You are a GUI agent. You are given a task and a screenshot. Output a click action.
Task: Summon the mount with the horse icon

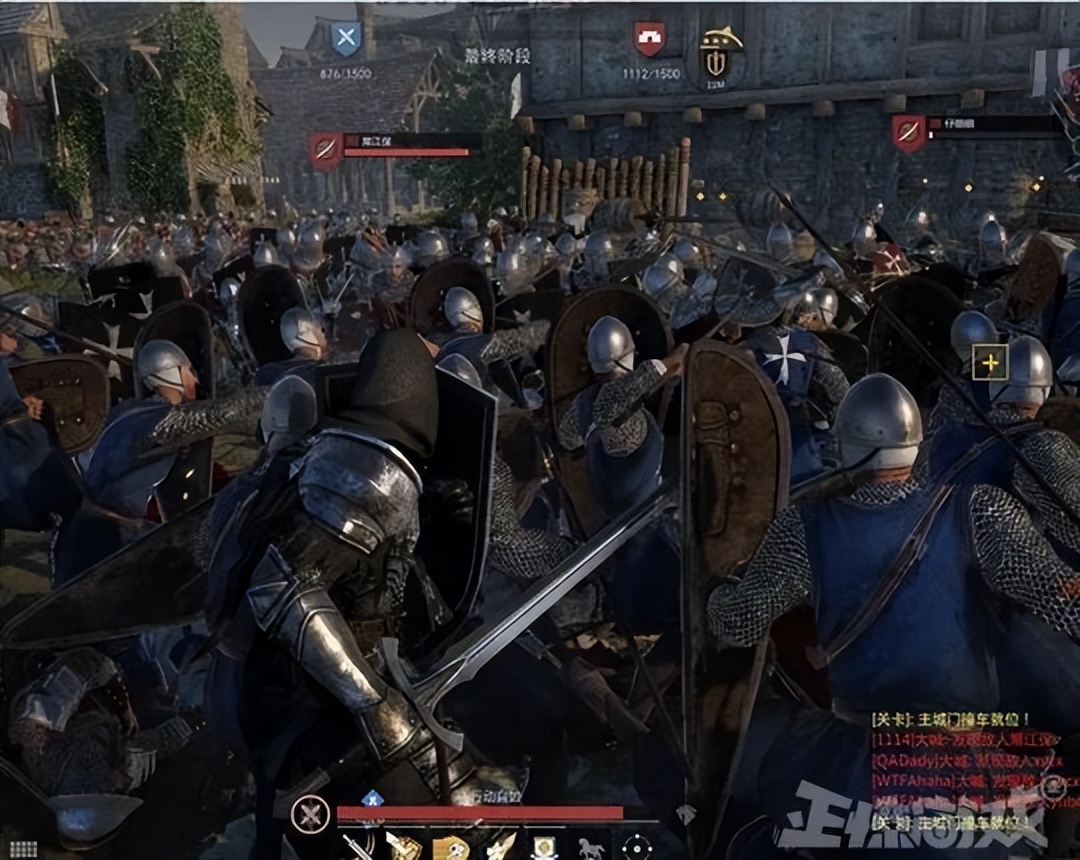[x=591, y=848]
